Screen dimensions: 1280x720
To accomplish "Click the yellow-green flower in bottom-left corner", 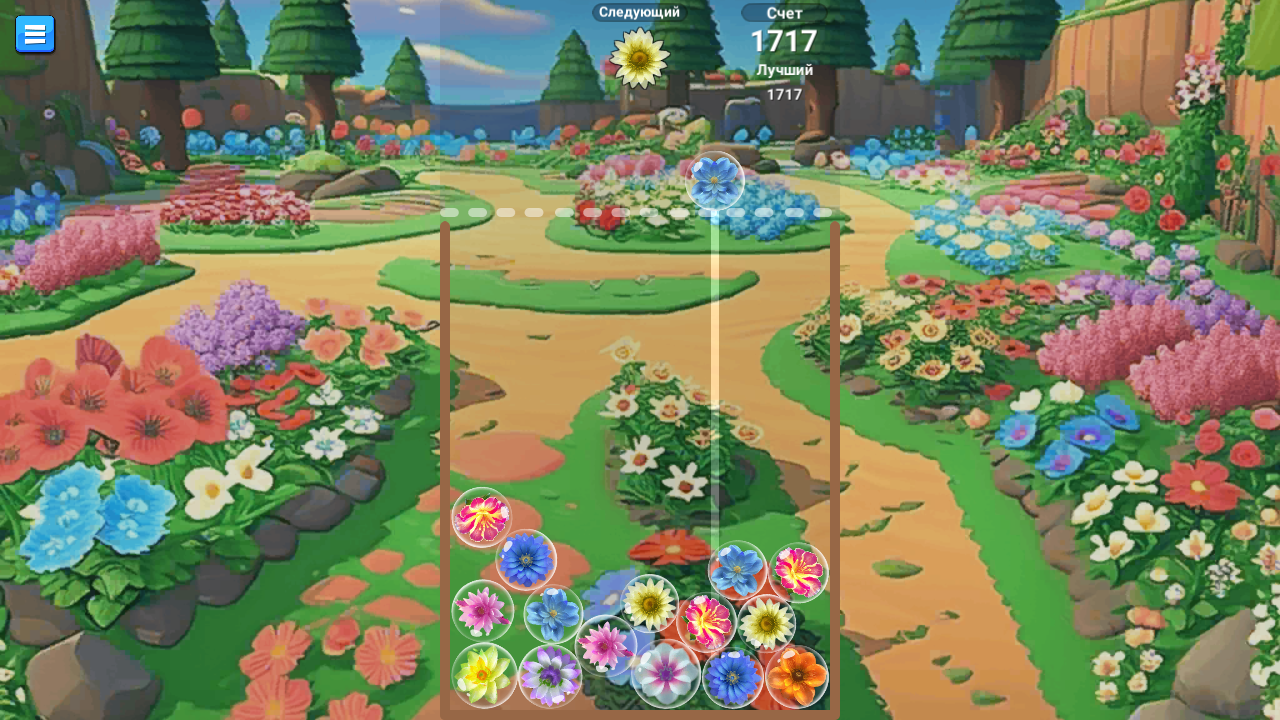I will (484, 678).
